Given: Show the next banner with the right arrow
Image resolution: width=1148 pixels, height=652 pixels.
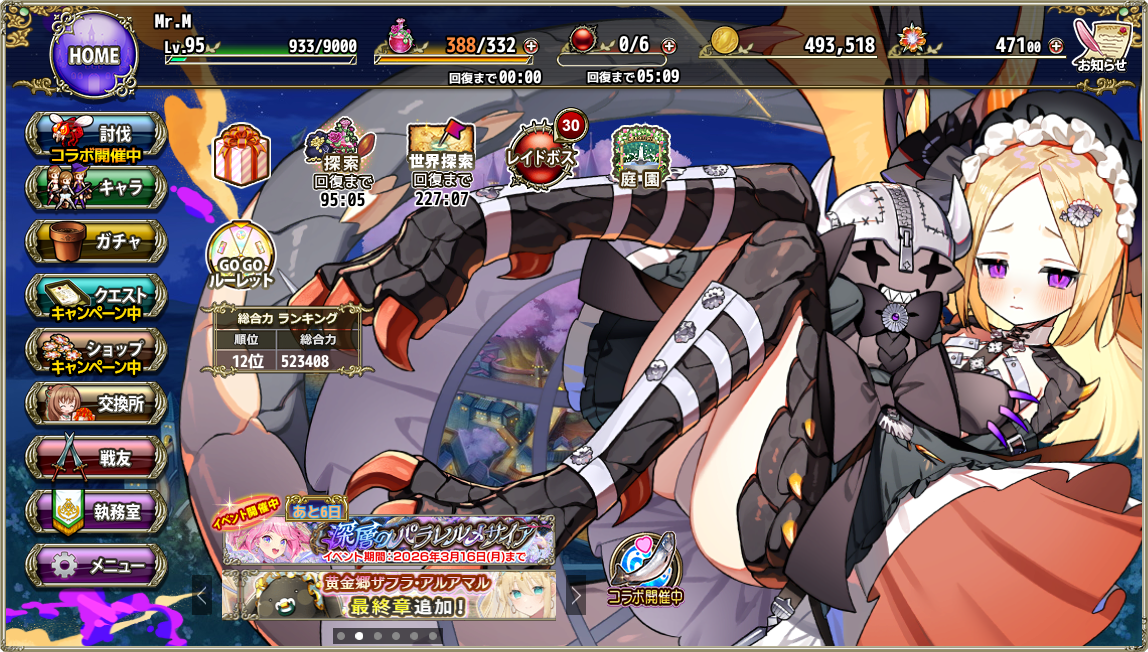Looking at the screenshot, I should coord(576,597).
